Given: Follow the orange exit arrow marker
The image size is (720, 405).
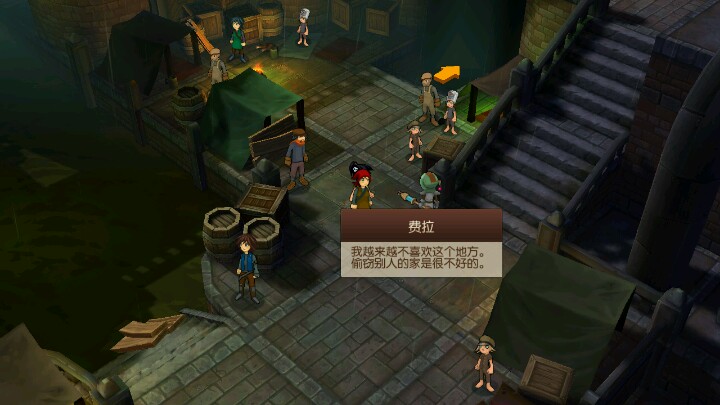Looking at the screenshot, I should pos(447,73).
